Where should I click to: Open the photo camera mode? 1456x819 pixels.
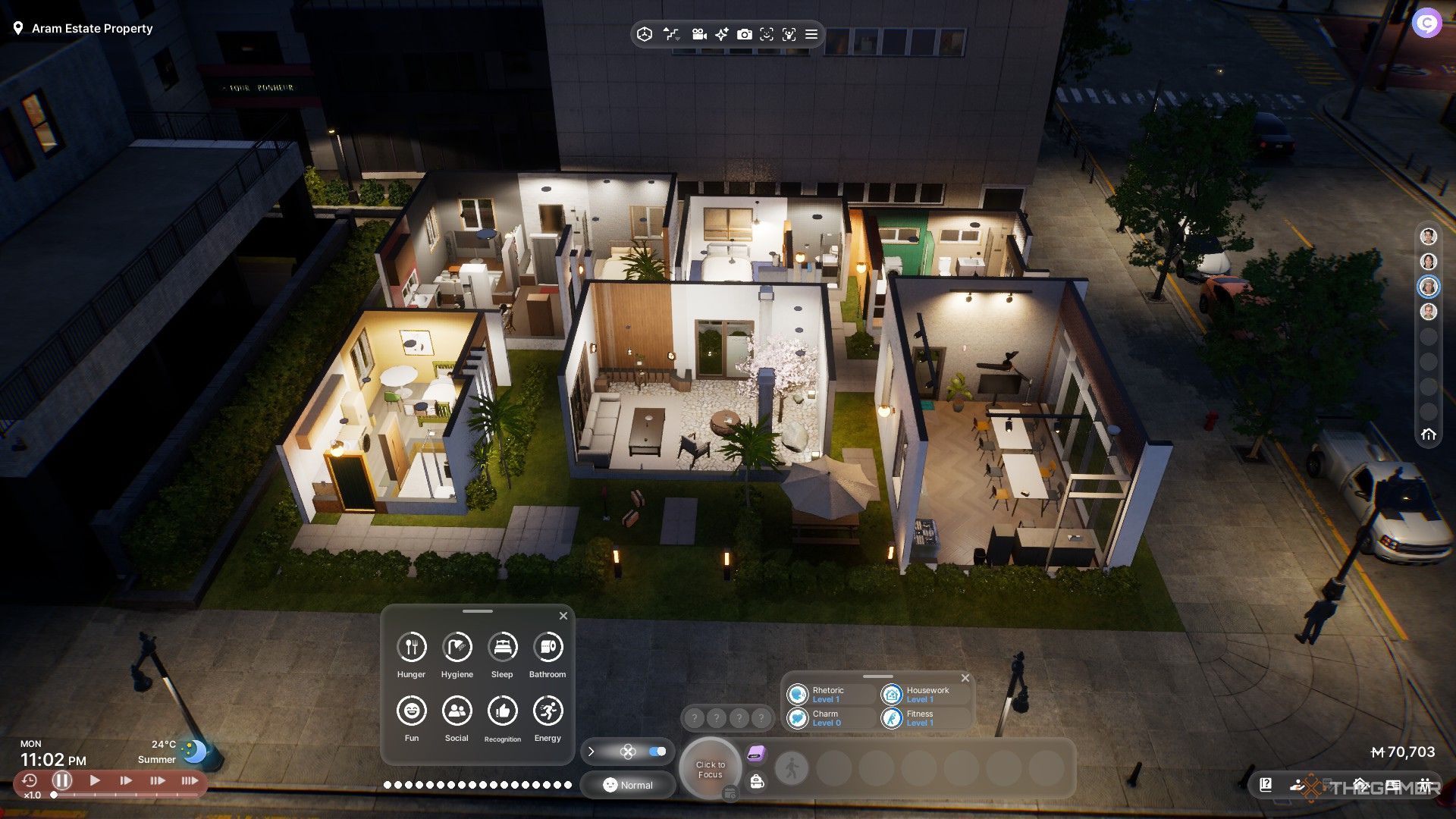click(745, 34)
